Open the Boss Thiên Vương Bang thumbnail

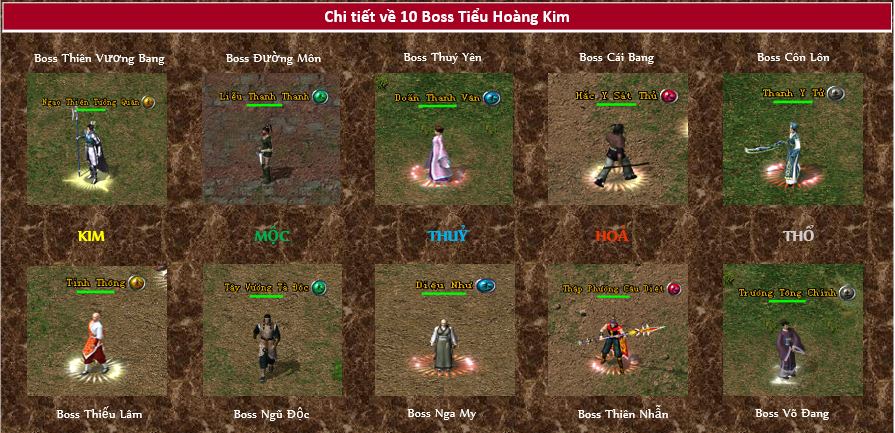point(97,140)
